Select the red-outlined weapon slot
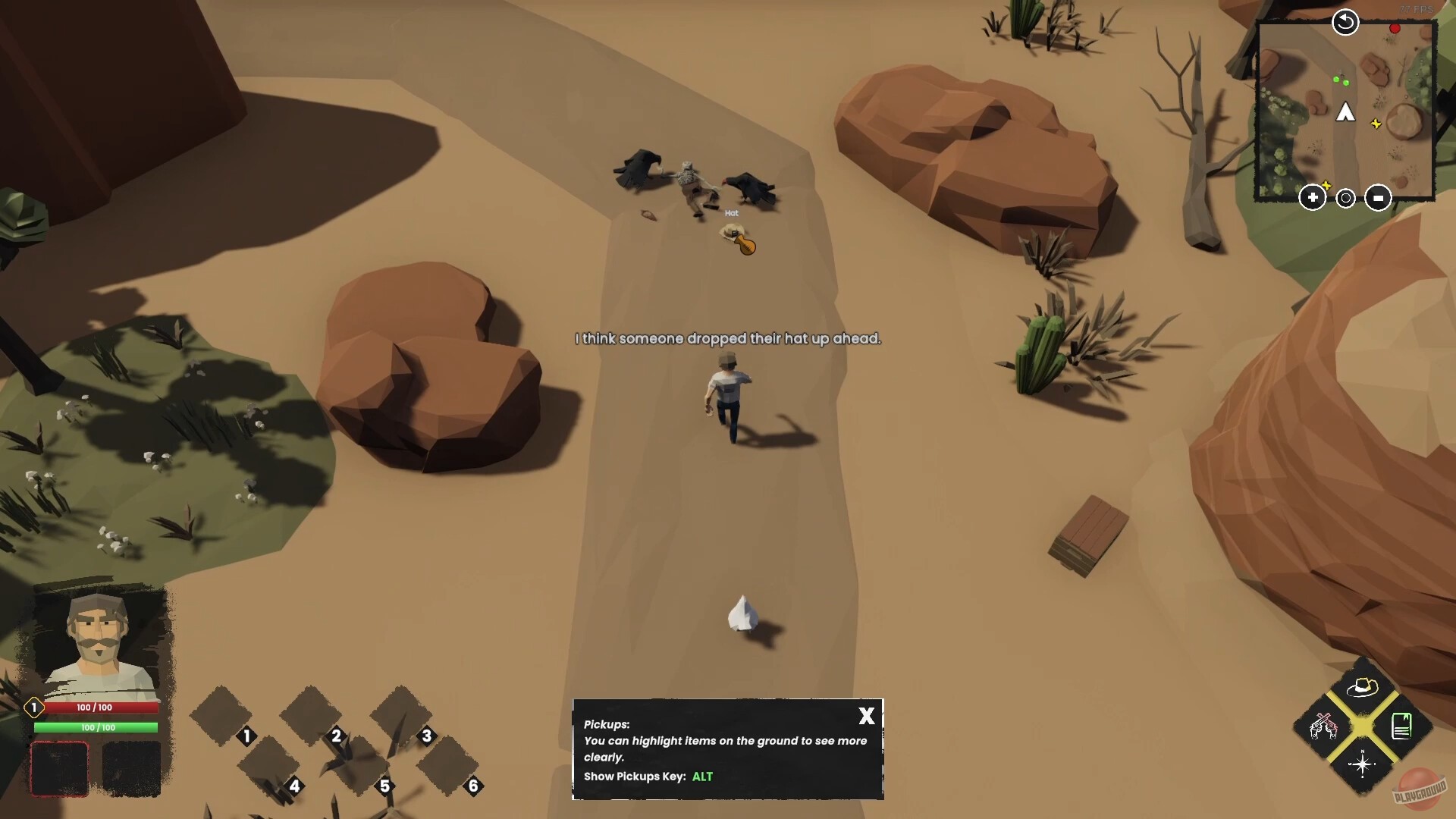1456x819 pixels. coord(59,769)
